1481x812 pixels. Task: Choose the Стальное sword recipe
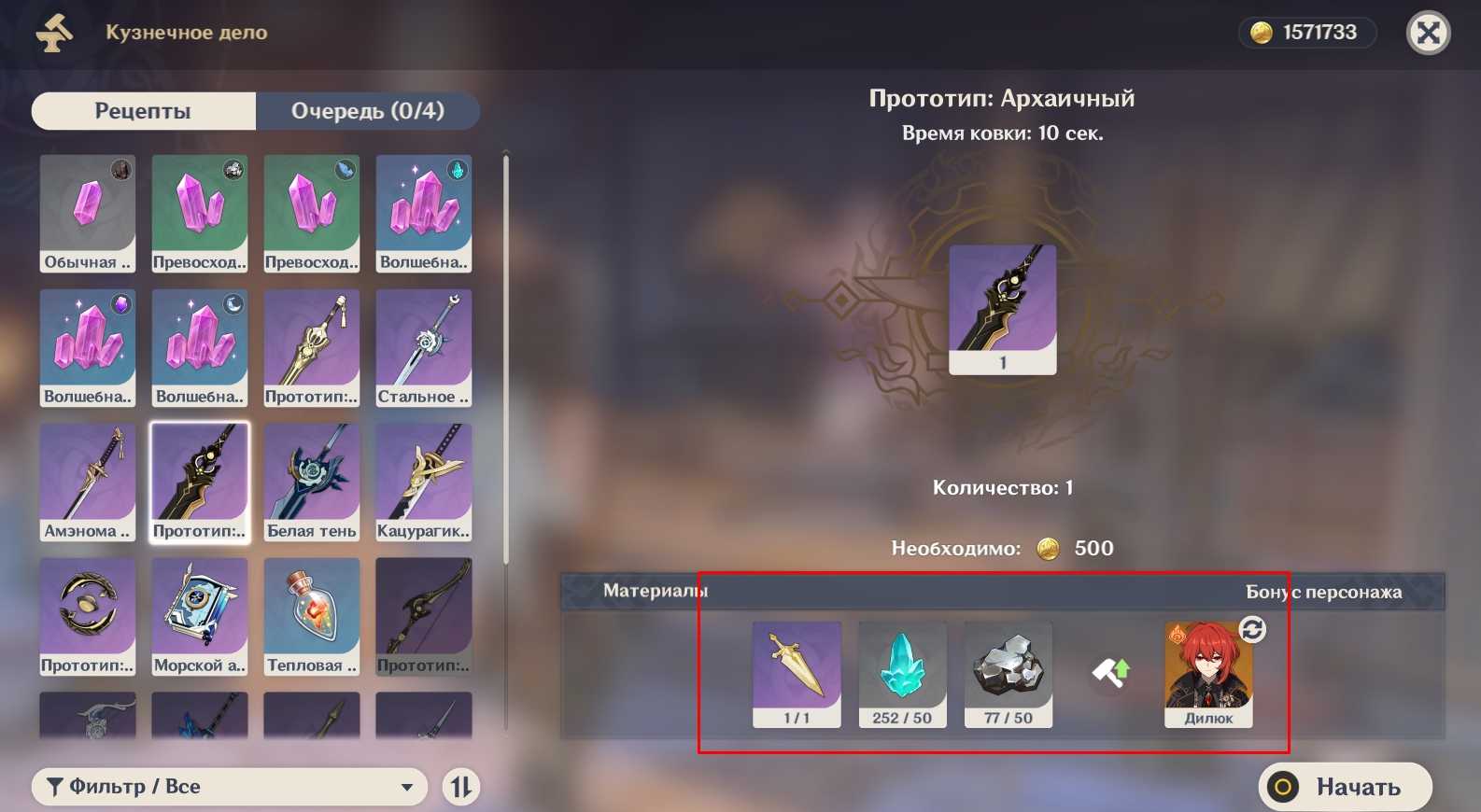click(423, 347)
